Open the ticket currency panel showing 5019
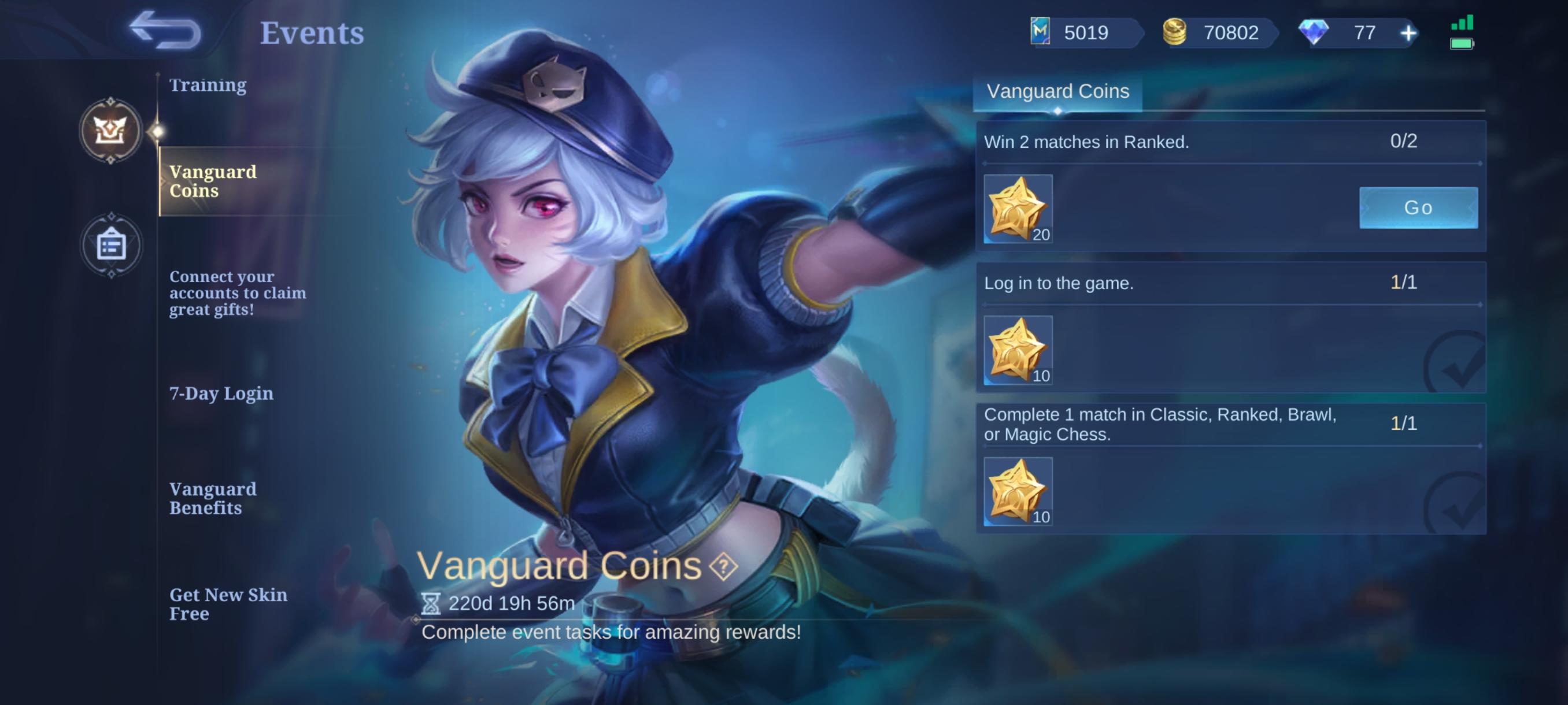The image size is (1568, 705). coord(1040,33)
